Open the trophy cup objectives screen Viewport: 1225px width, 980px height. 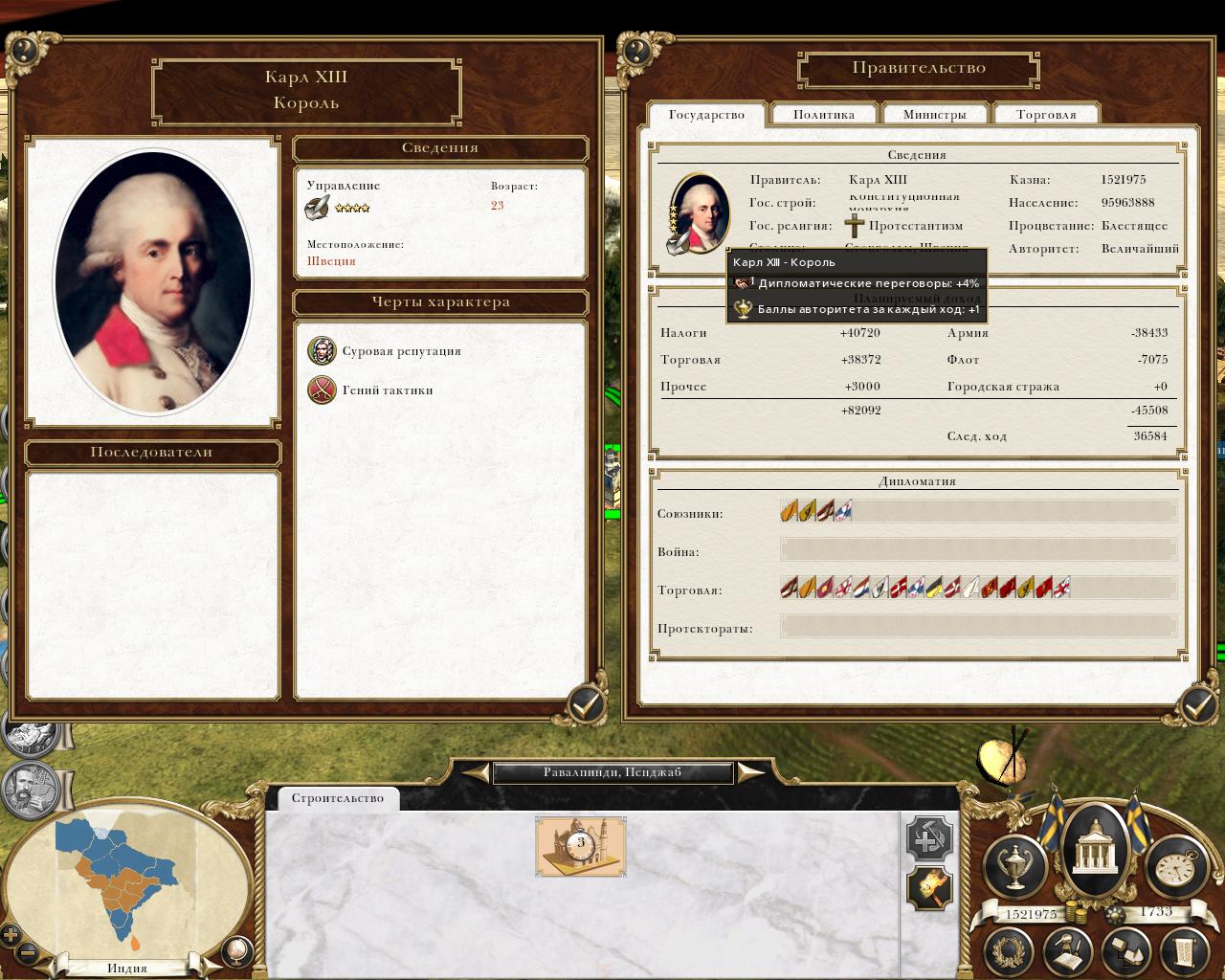1013,864
